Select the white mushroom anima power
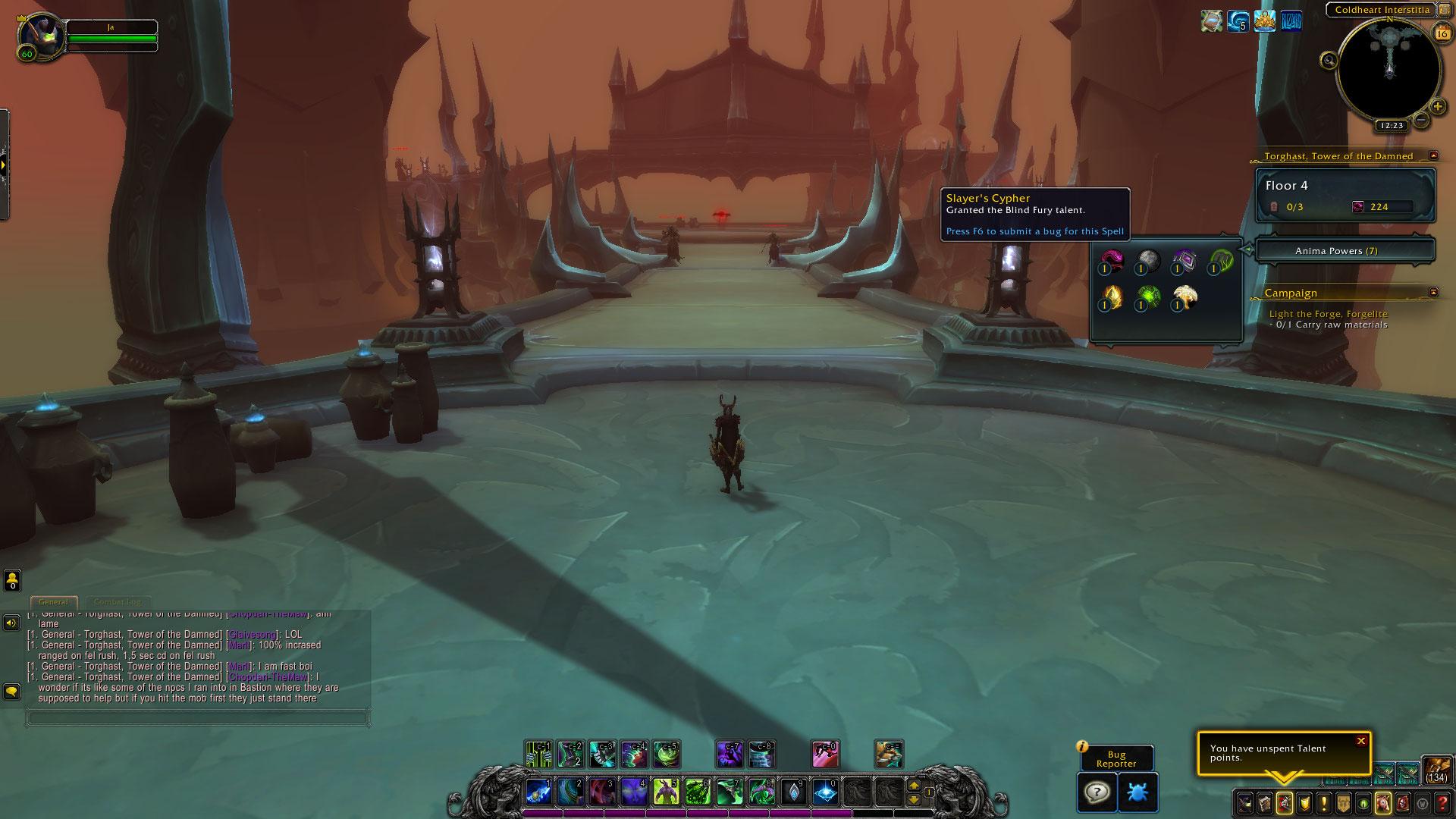The height and width of the screenshot is (819, 1456). [x=1184, y=297]
